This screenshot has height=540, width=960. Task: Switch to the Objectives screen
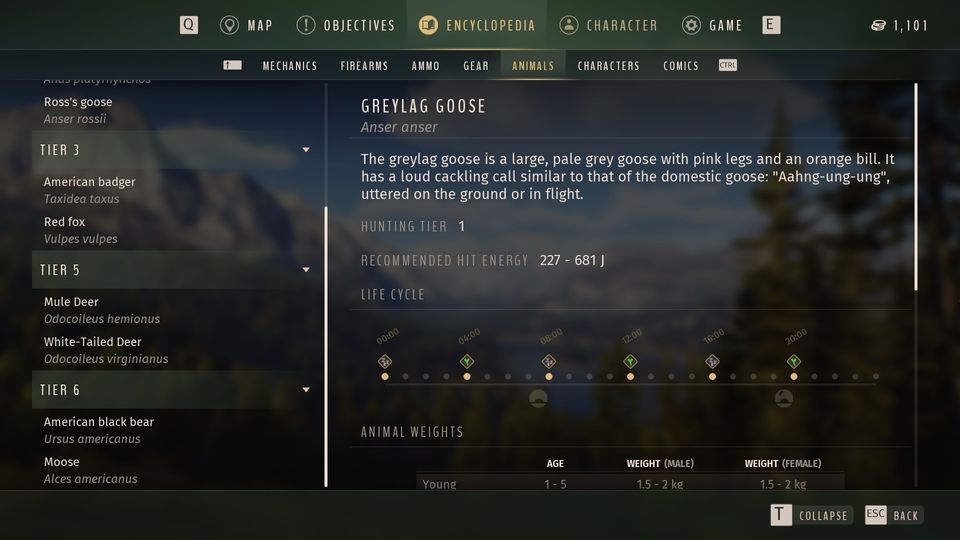(x=346, y=25)
